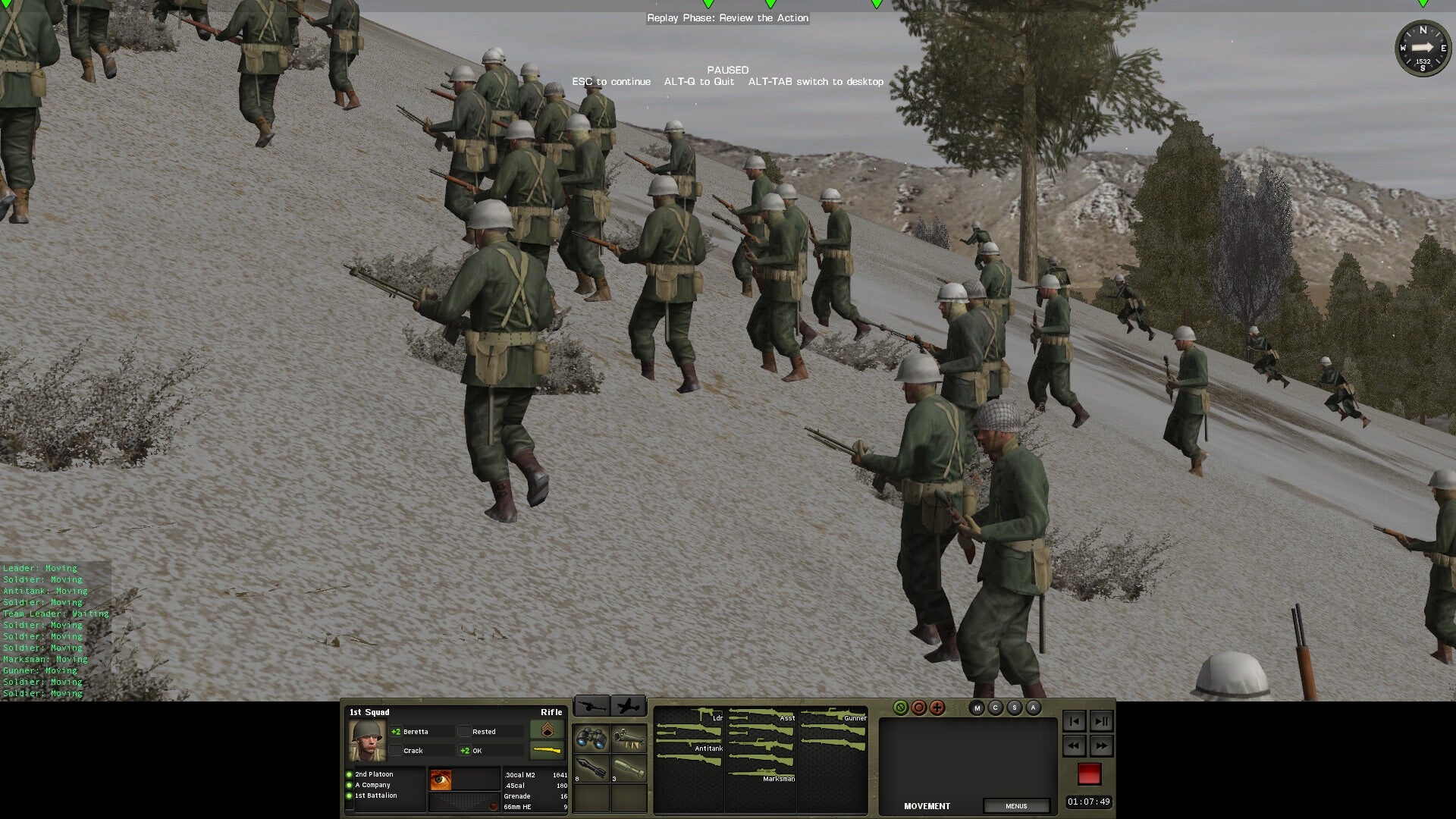Open the MENUS panel
Image resolution: width=1456 pixels, height=819 pixels.
[x=1017, y=806]
